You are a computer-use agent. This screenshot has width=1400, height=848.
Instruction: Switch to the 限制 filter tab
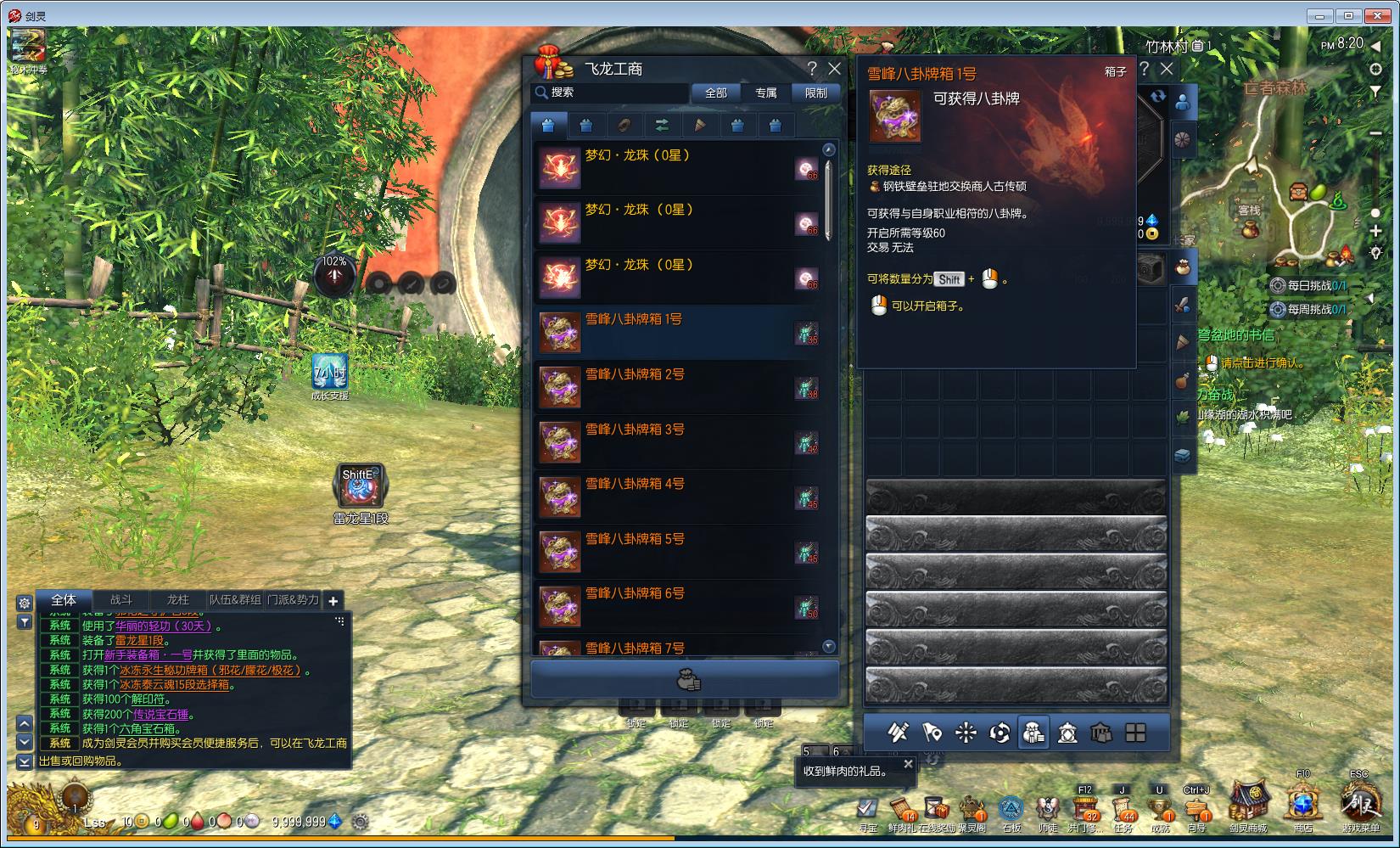[816, 93]
